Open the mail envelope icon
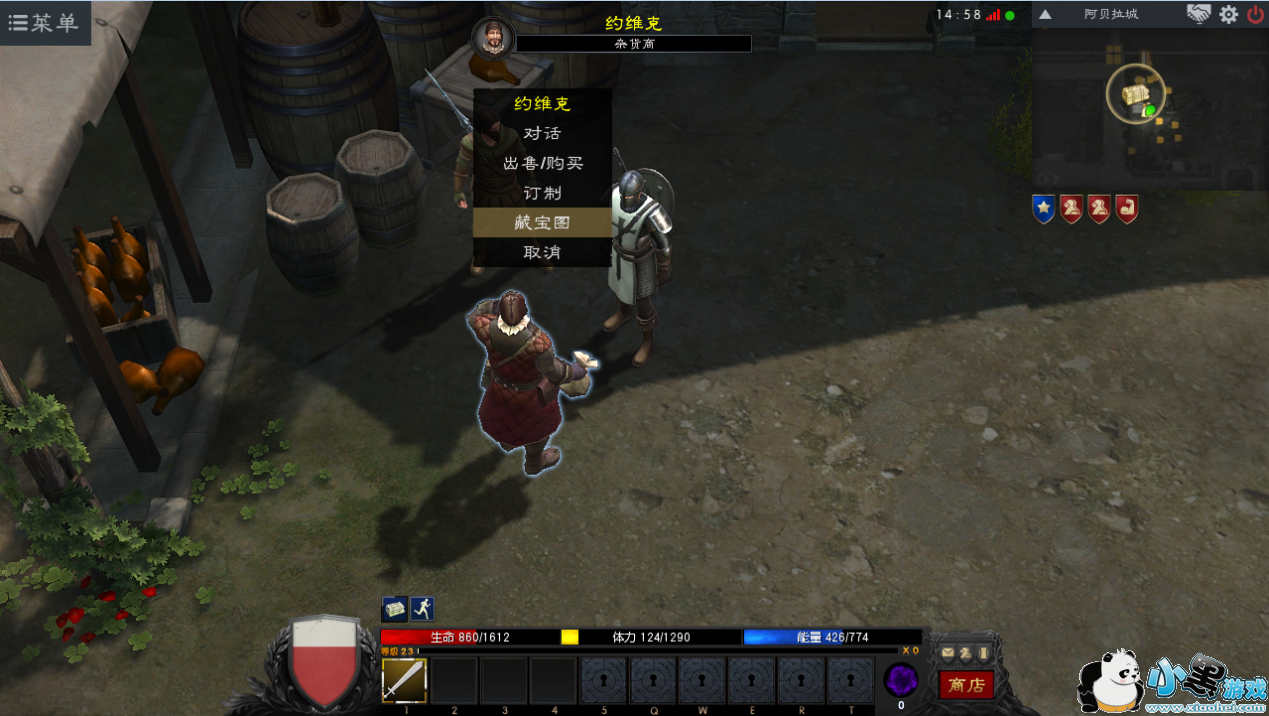This screenshot has height=716, width=1269. pyautogui.click(x=947, y=653)
